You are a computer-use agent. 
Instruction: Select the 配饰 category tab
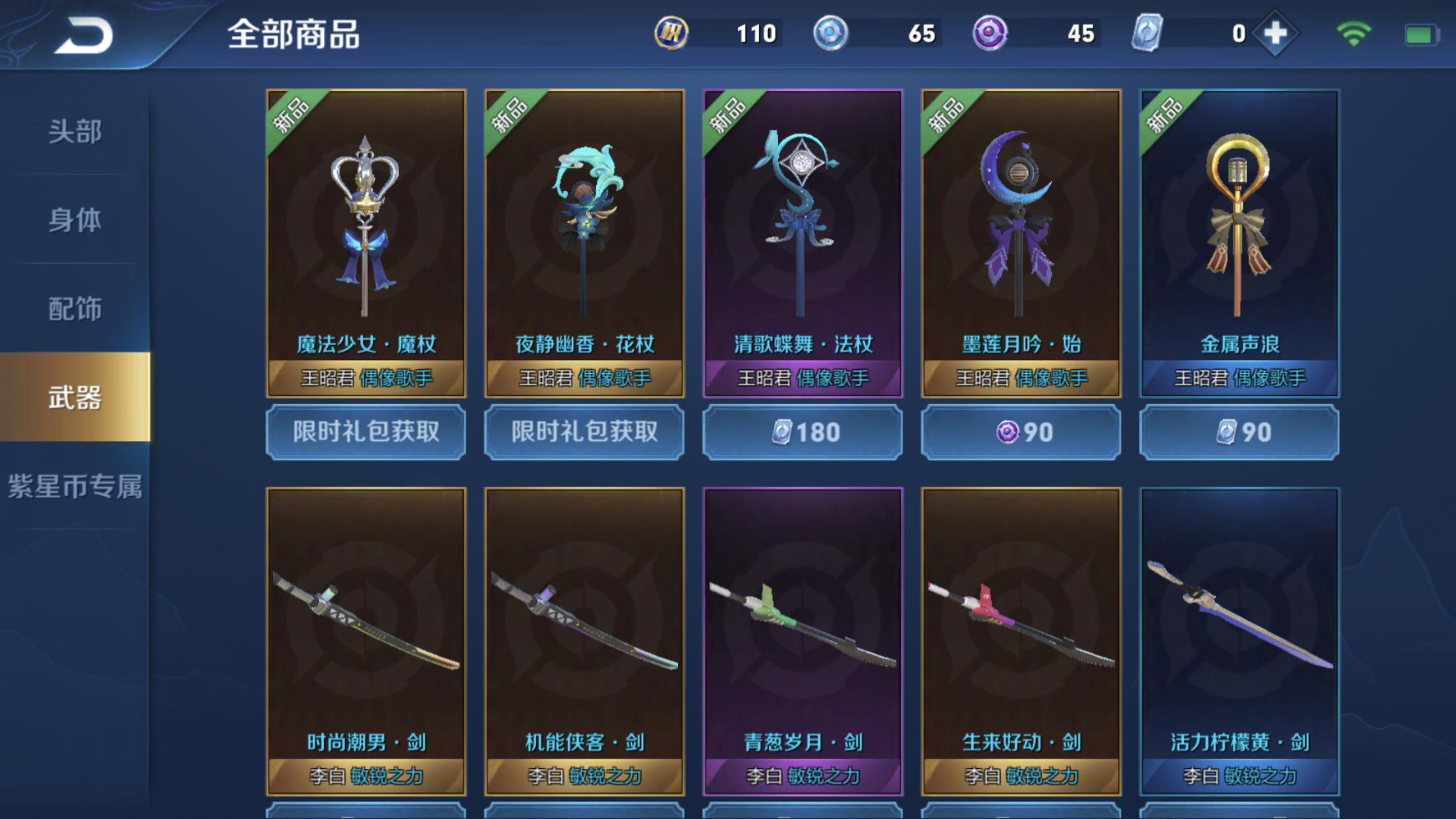[75, 309]
